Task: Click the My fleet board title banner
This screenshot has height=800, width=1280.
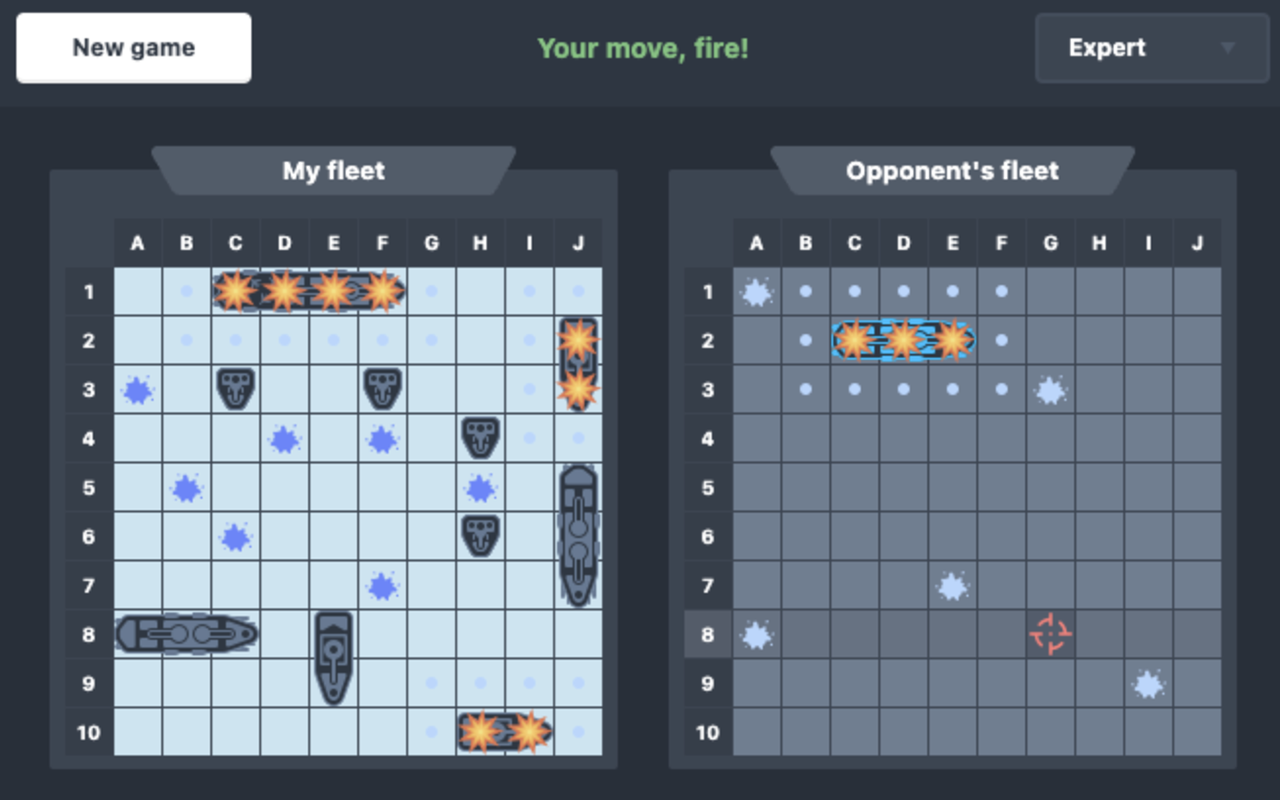Action: [333, 171]
